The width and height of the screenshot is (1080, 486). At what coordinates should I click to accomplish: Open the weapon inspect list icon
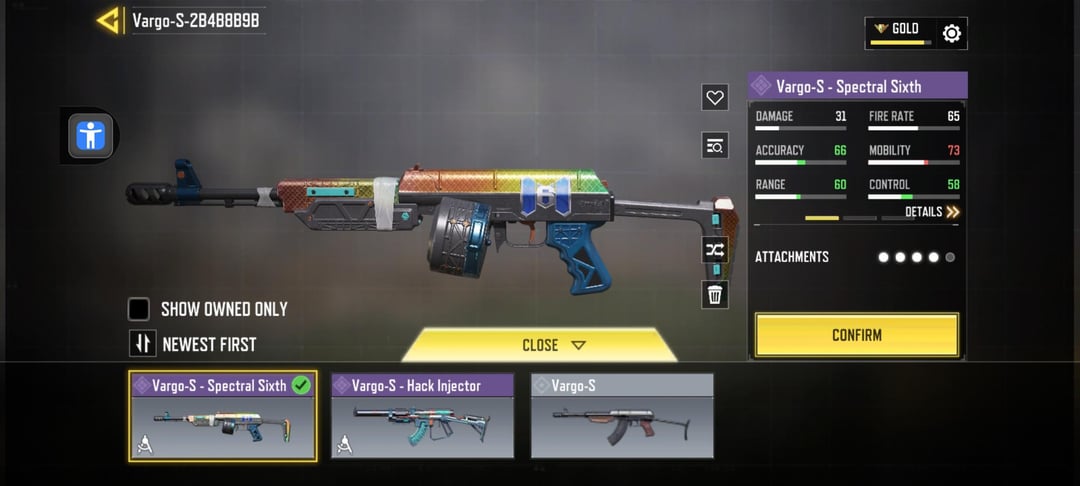pos(715,146)
